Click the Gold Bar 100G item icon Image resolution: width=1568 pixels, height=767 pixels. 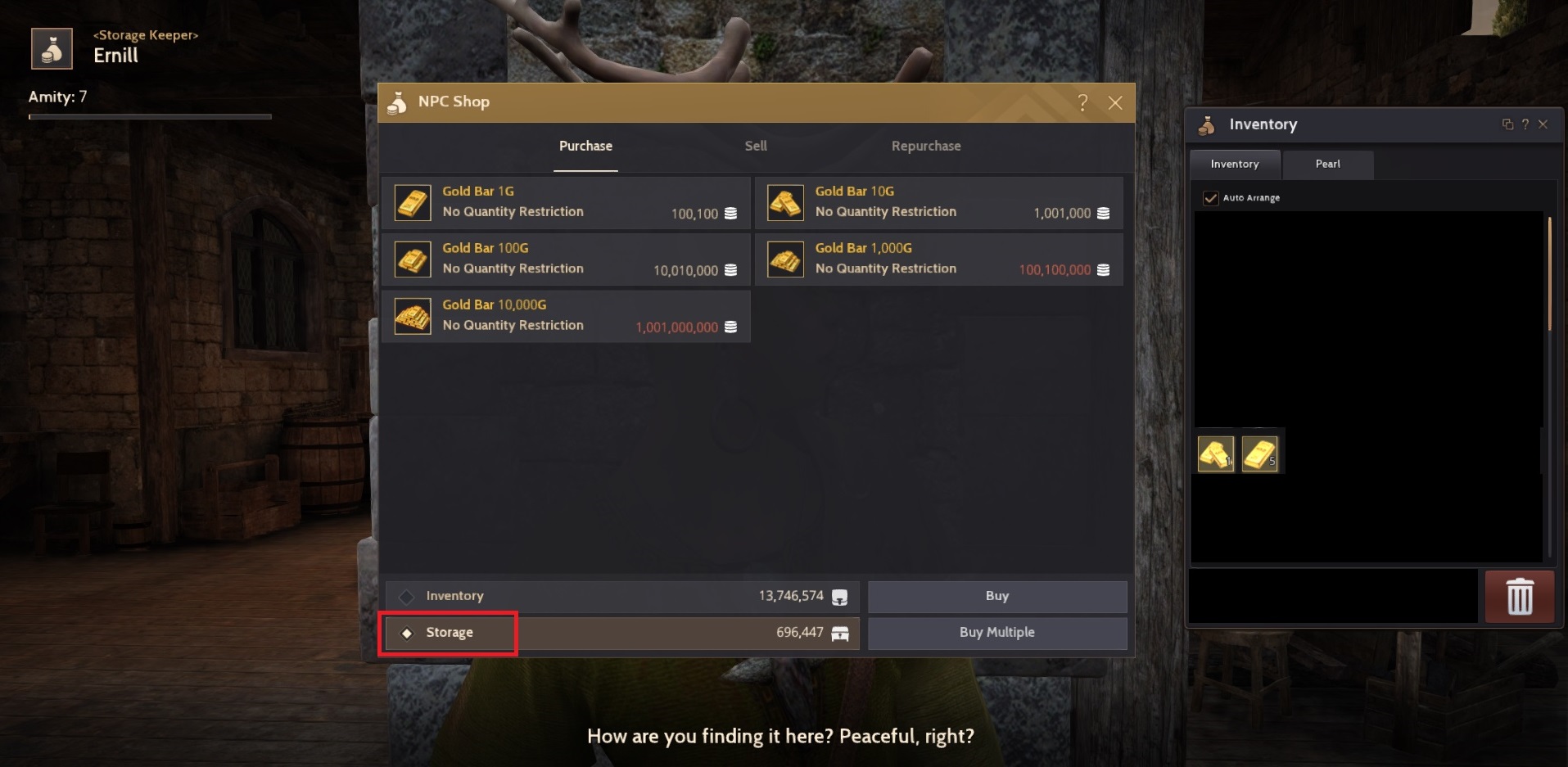(413, 259)
